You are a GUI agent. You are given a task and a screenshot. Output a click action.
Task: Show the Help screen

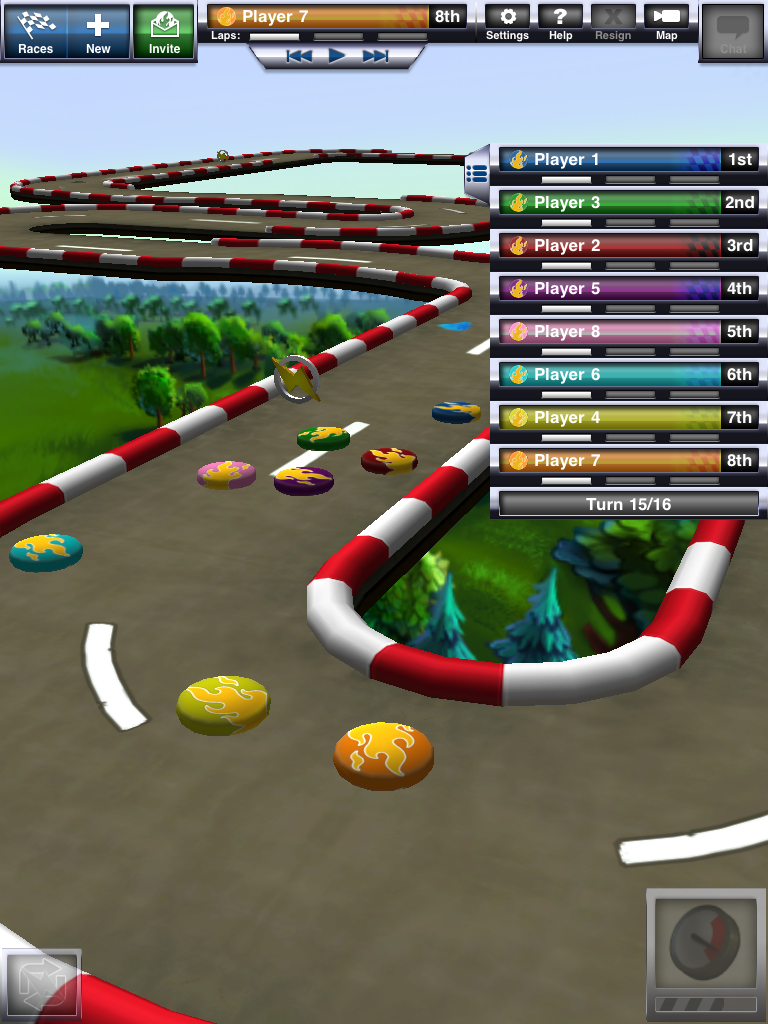[561, 23]
